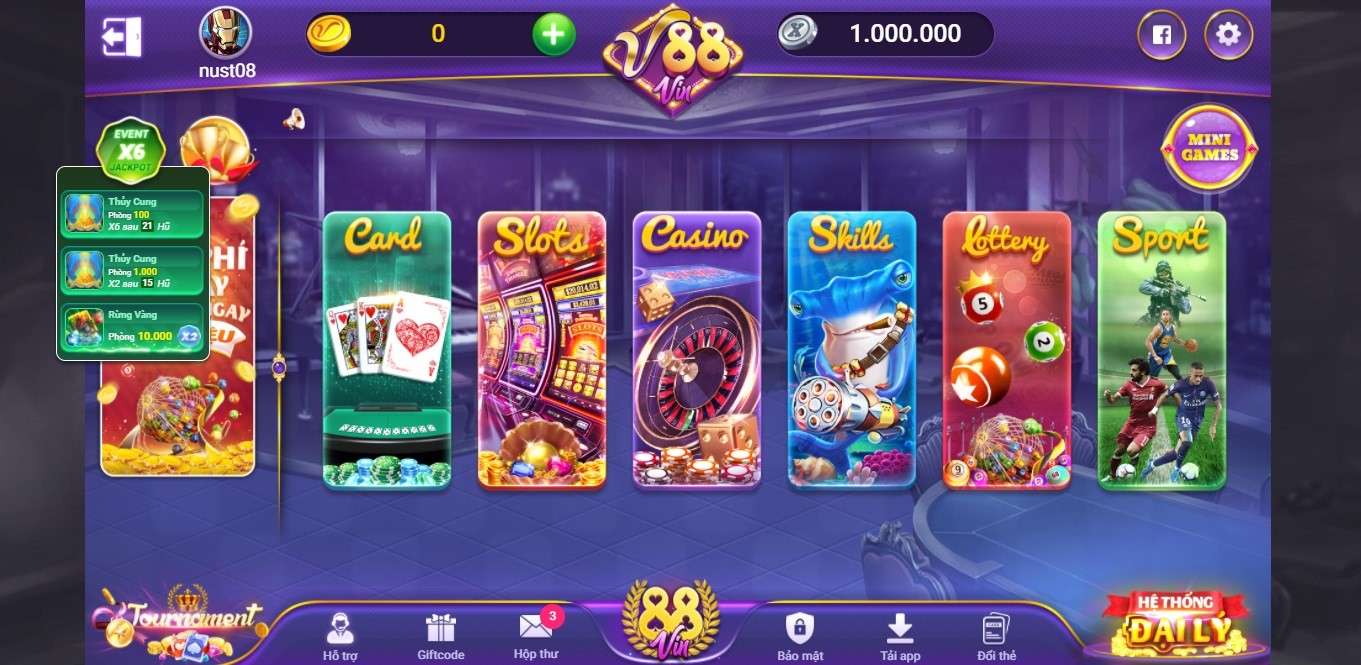Screen dimensions: 1361x665
Task: Check the Hộp thư mailbox
Action: click(536, 636)
